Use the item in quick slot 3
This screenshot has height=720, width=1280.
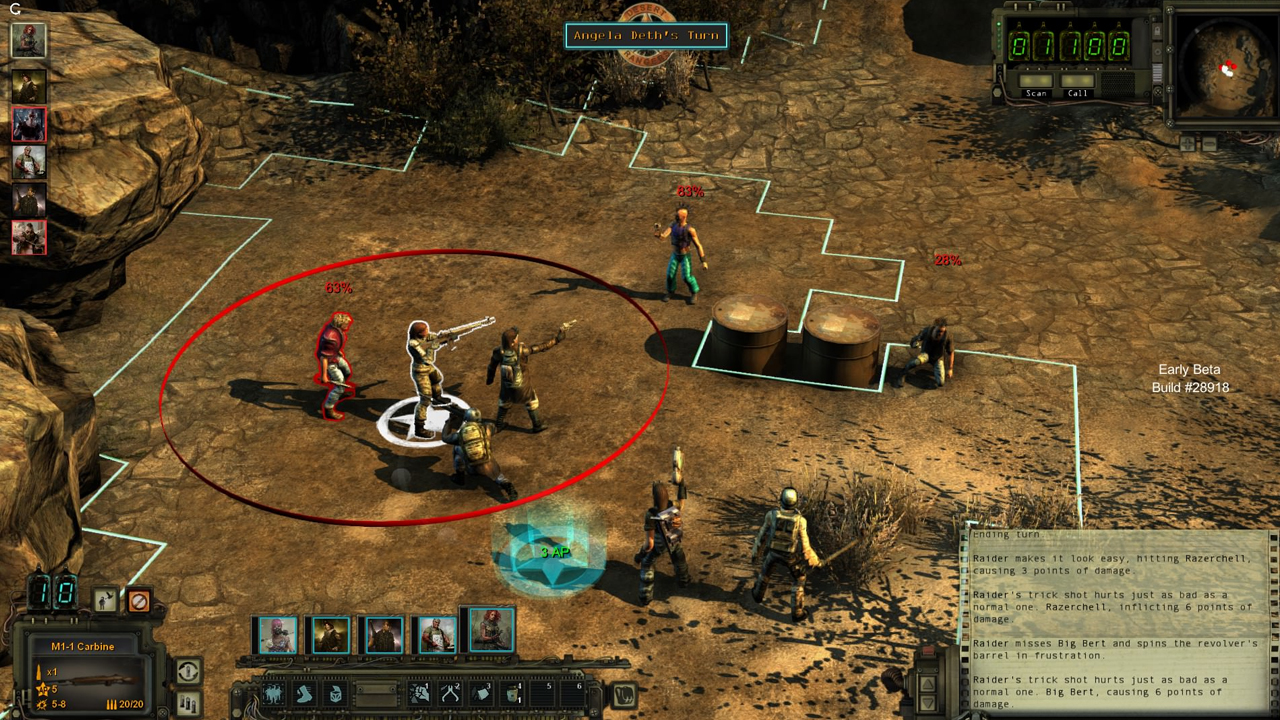click(x=481, y=694)
